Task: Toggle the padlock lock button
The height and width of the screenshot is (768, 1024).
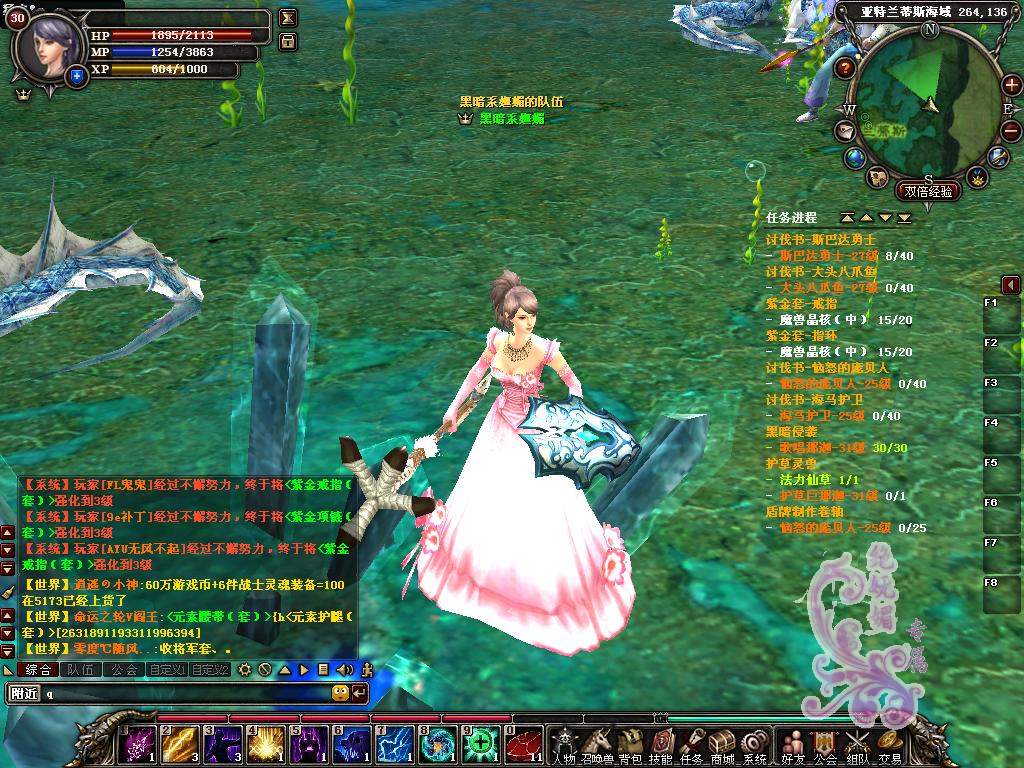Action: pyautogui.click(x=288, y=41)
